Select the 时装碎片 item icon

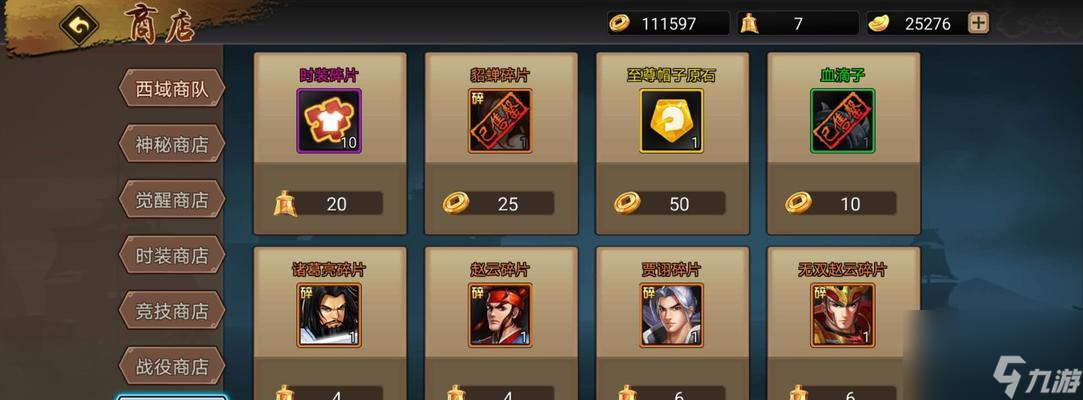(329, 121)
